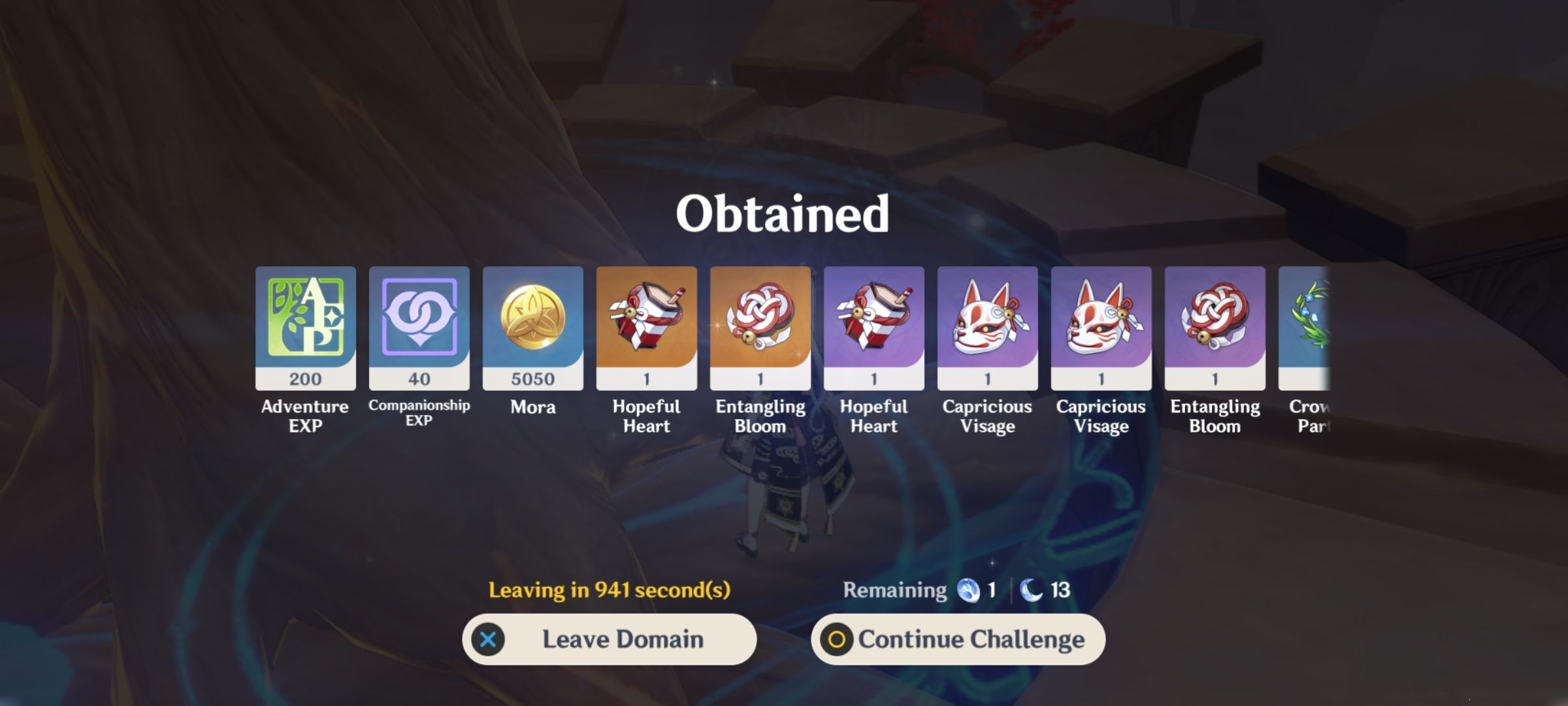Click the O button circle on Continue Challenge

point(838,639)
